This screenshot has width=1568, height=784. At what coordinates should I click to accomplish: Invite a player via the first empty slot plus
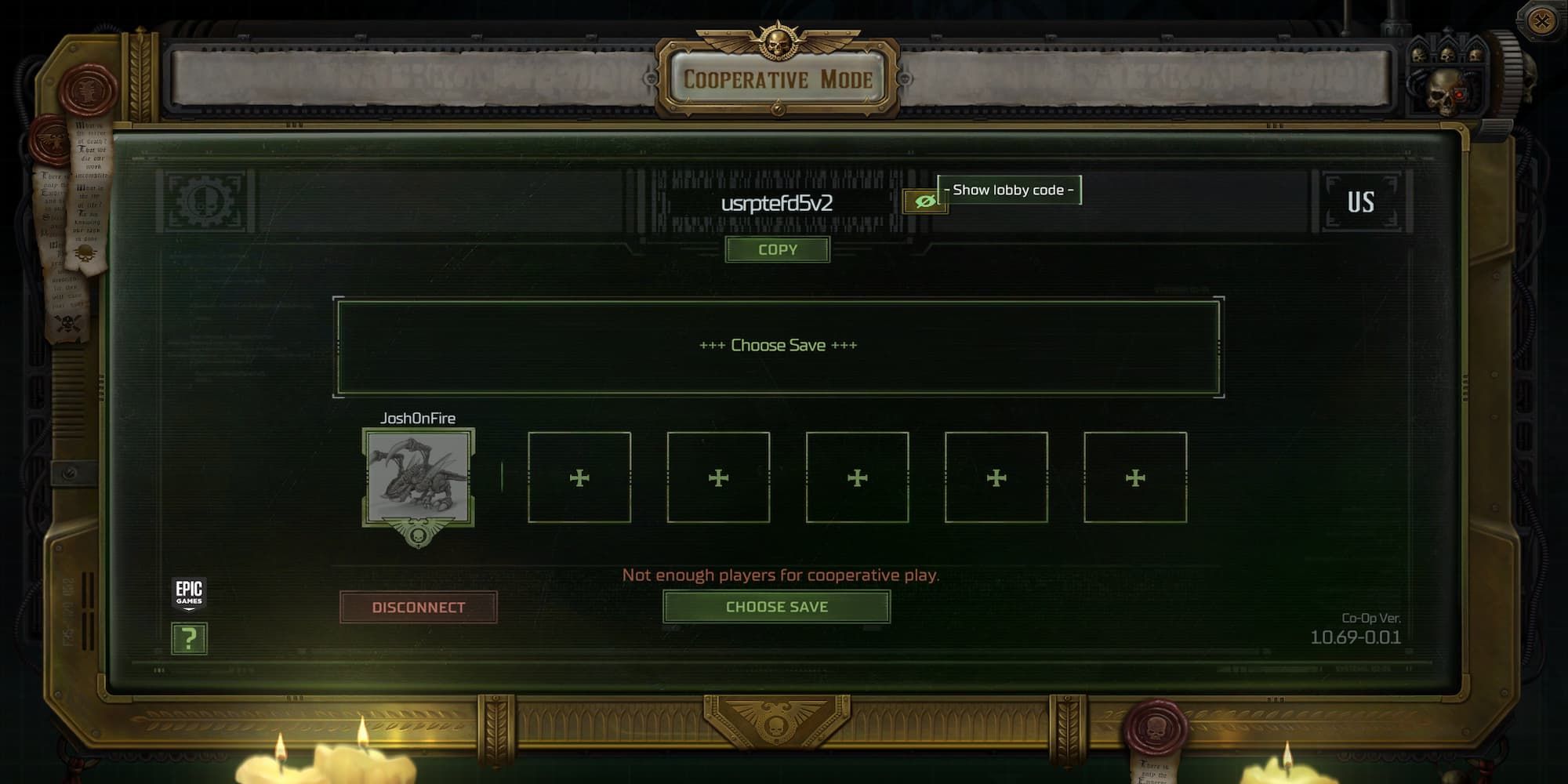click(x=579, y=477)
